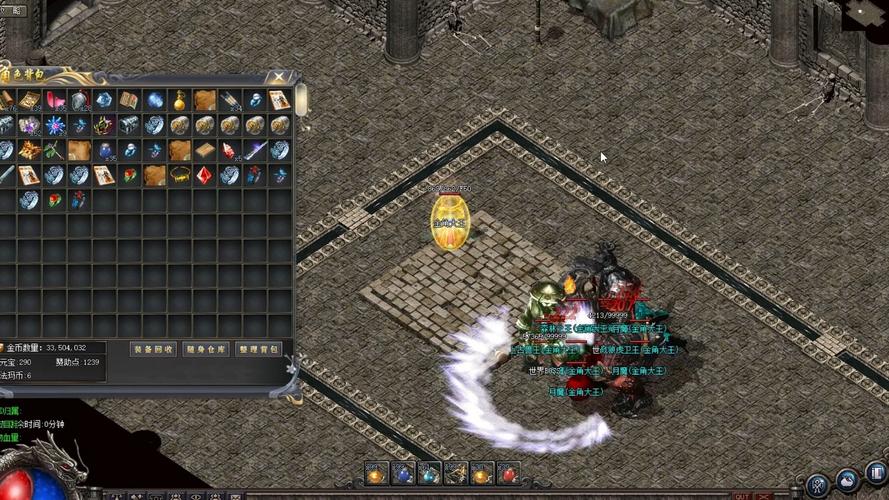Image resolution: width=889 pixels, height=500 pixels.
Task: Select the open skill book item
Action: click(x=129, y=100)
